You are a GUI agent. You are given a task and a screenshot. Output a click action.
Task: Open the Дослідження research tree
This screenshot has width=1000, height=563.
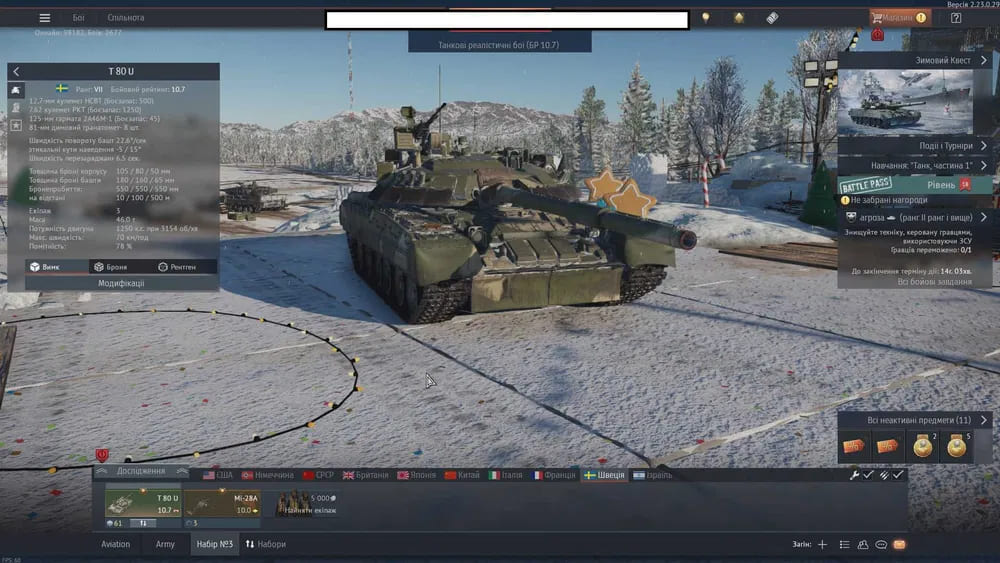(x=140, y=471)
